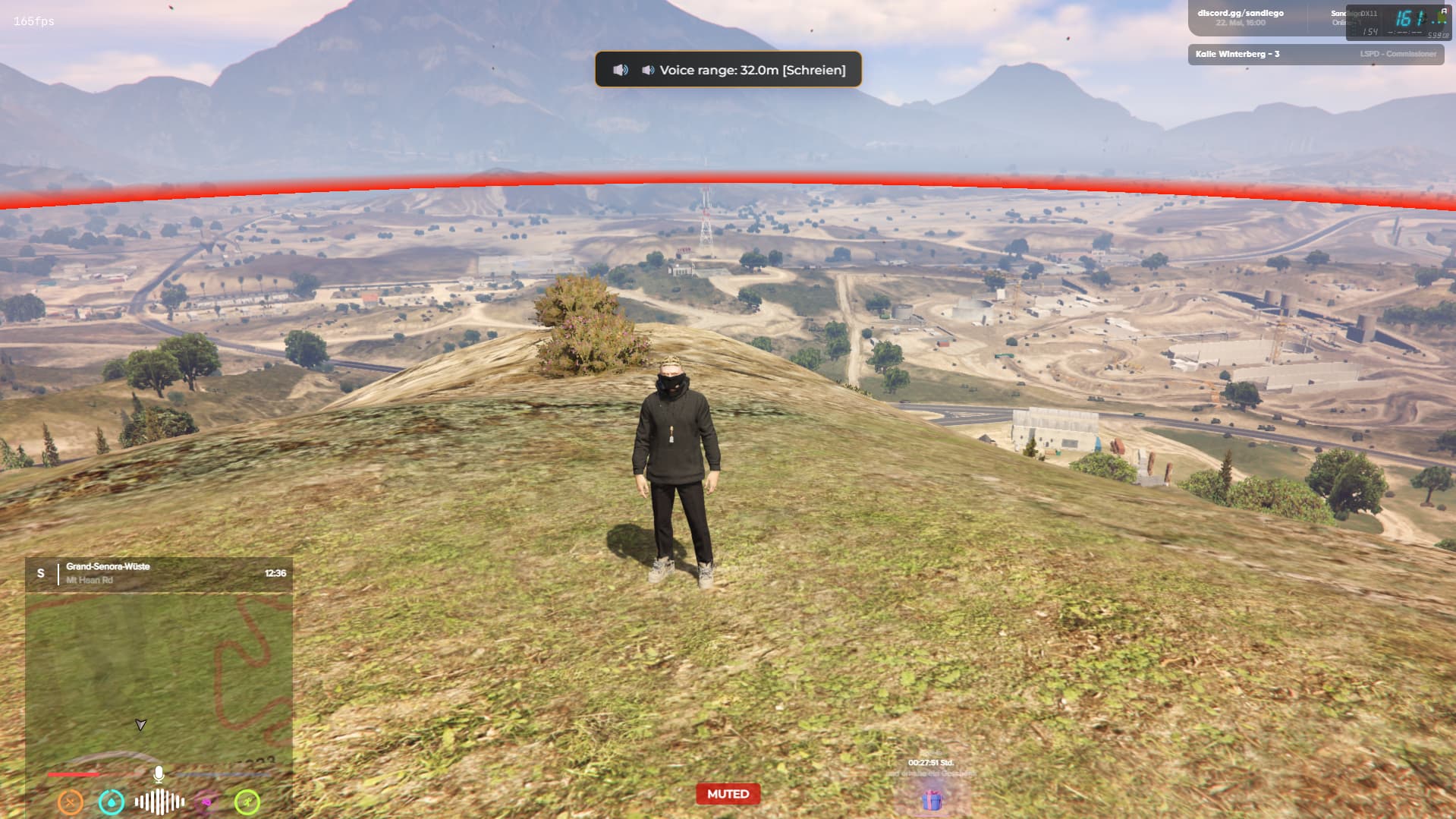Click the FPS monitor overlay widget

(1398, 23)
